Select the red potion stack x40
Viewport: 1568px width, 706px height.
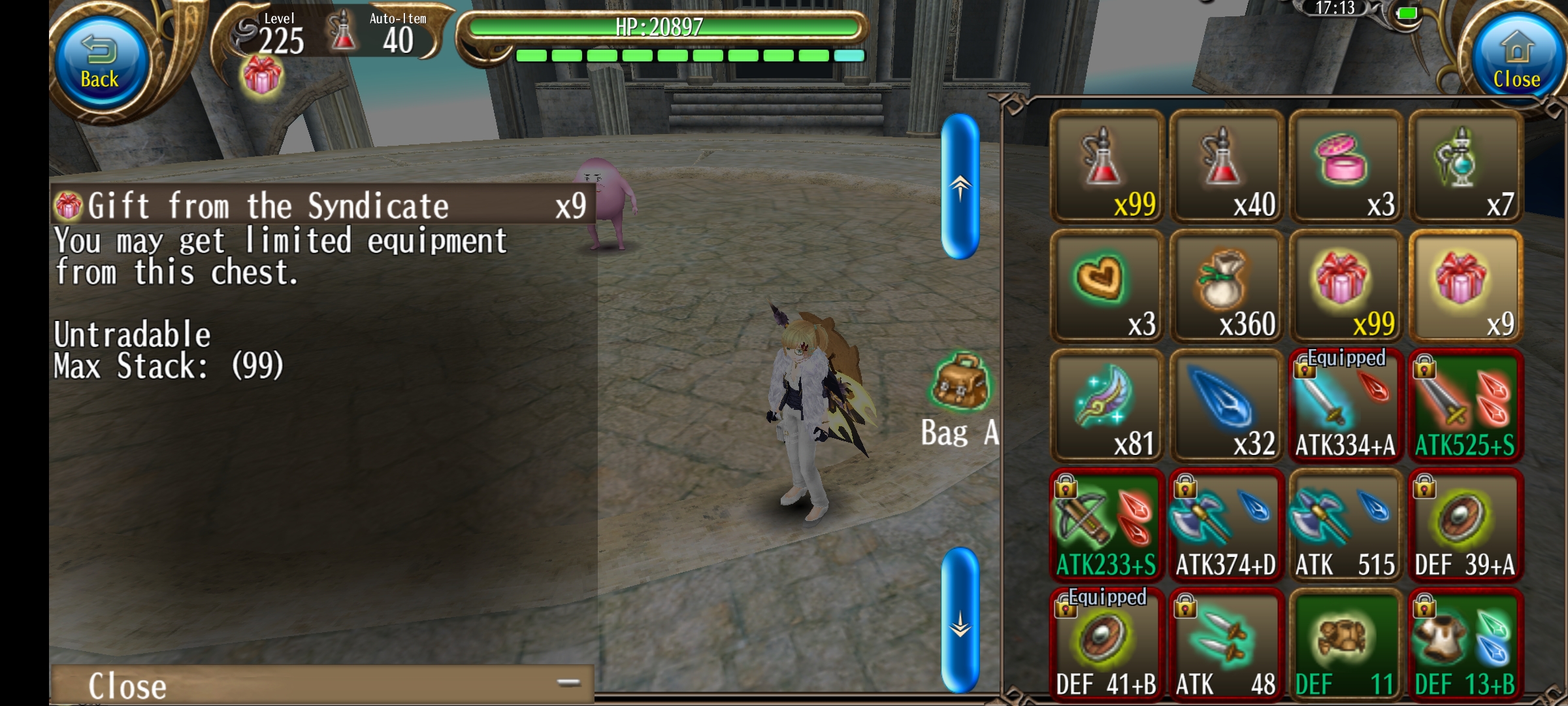(1226, 167)
